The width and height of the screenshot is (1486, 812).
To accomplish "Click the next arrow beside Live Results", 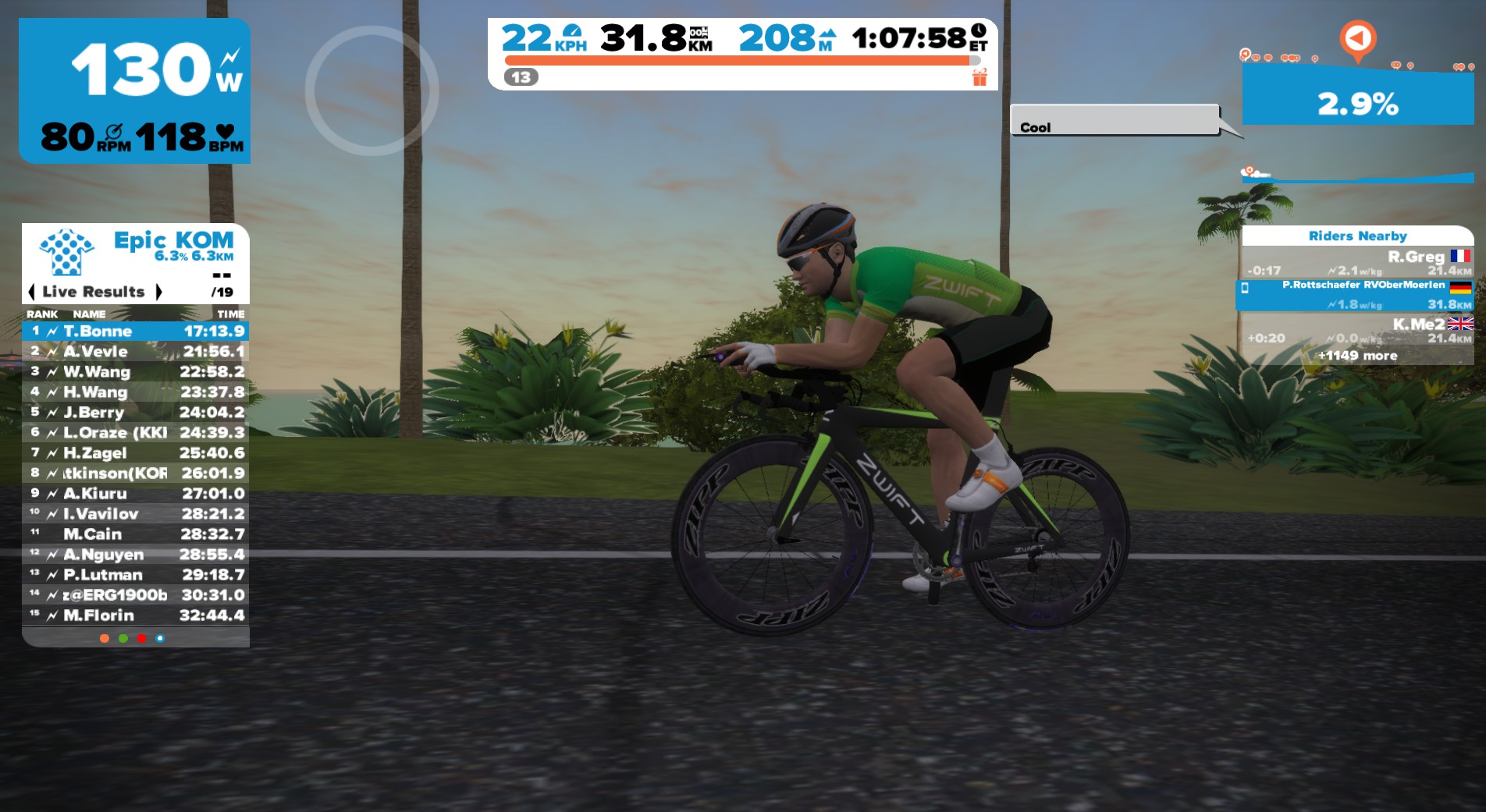I will point(158,292).
